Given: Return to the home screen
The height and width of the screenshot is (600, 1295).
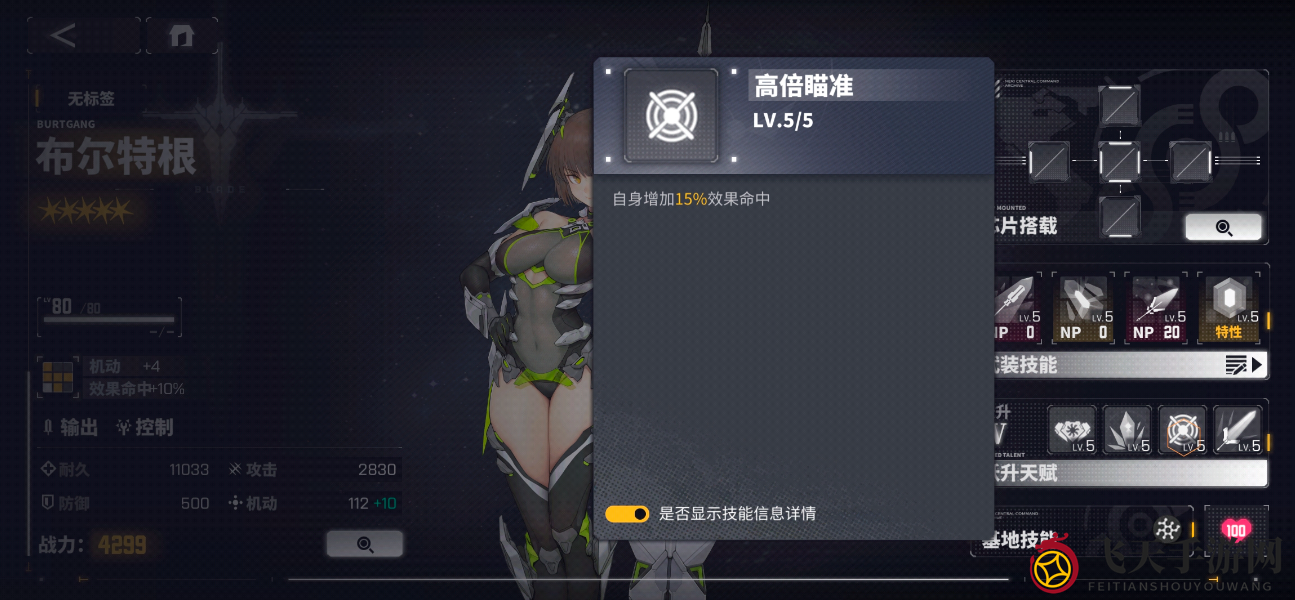Looking at the screenshot, I should (x=181, y=36).
